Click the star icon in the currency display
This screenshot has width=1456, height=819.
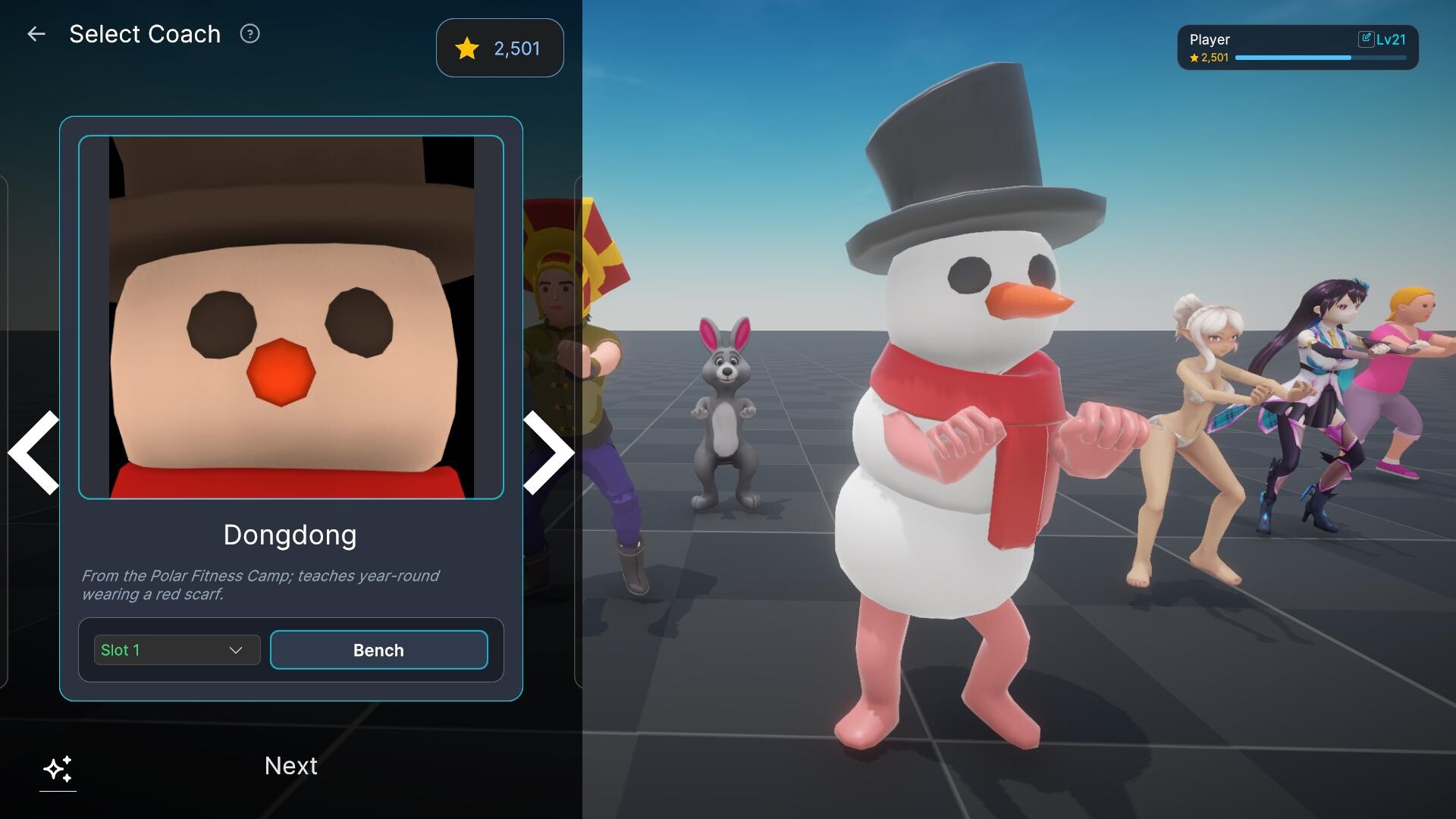click(x=468, y=49)
